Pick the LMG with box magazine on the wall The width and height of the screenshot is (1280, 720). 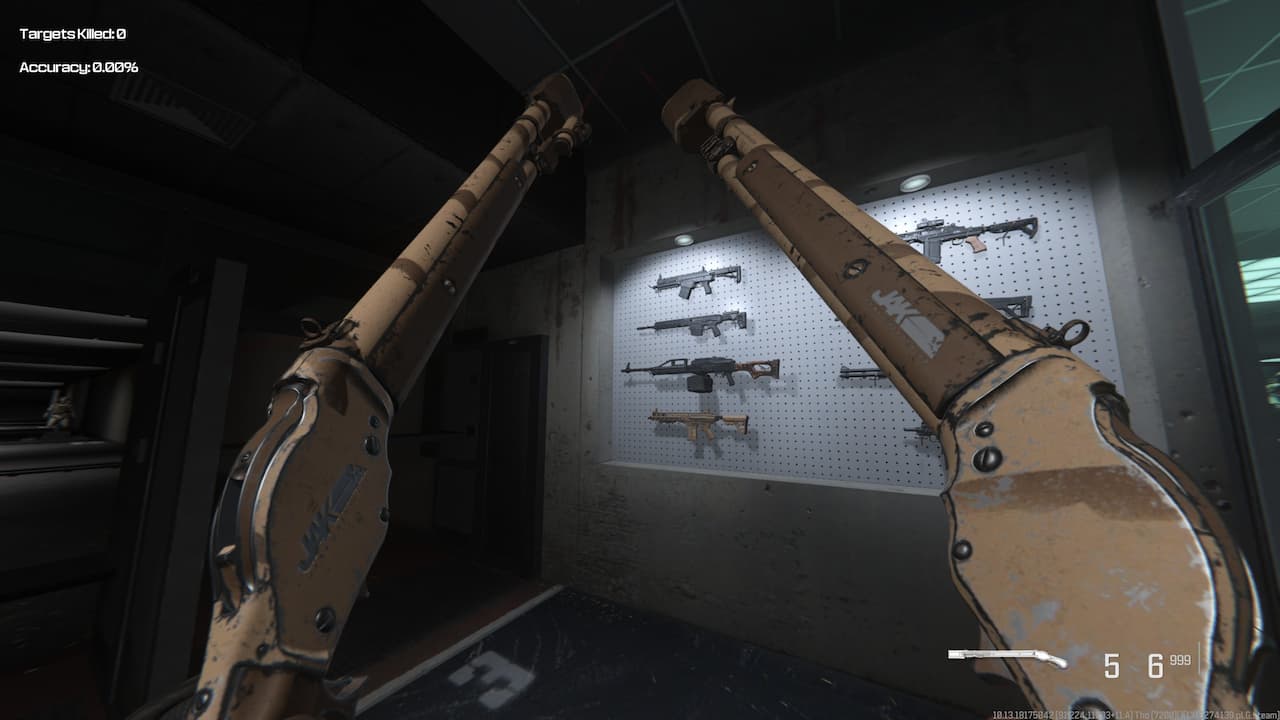700,370
